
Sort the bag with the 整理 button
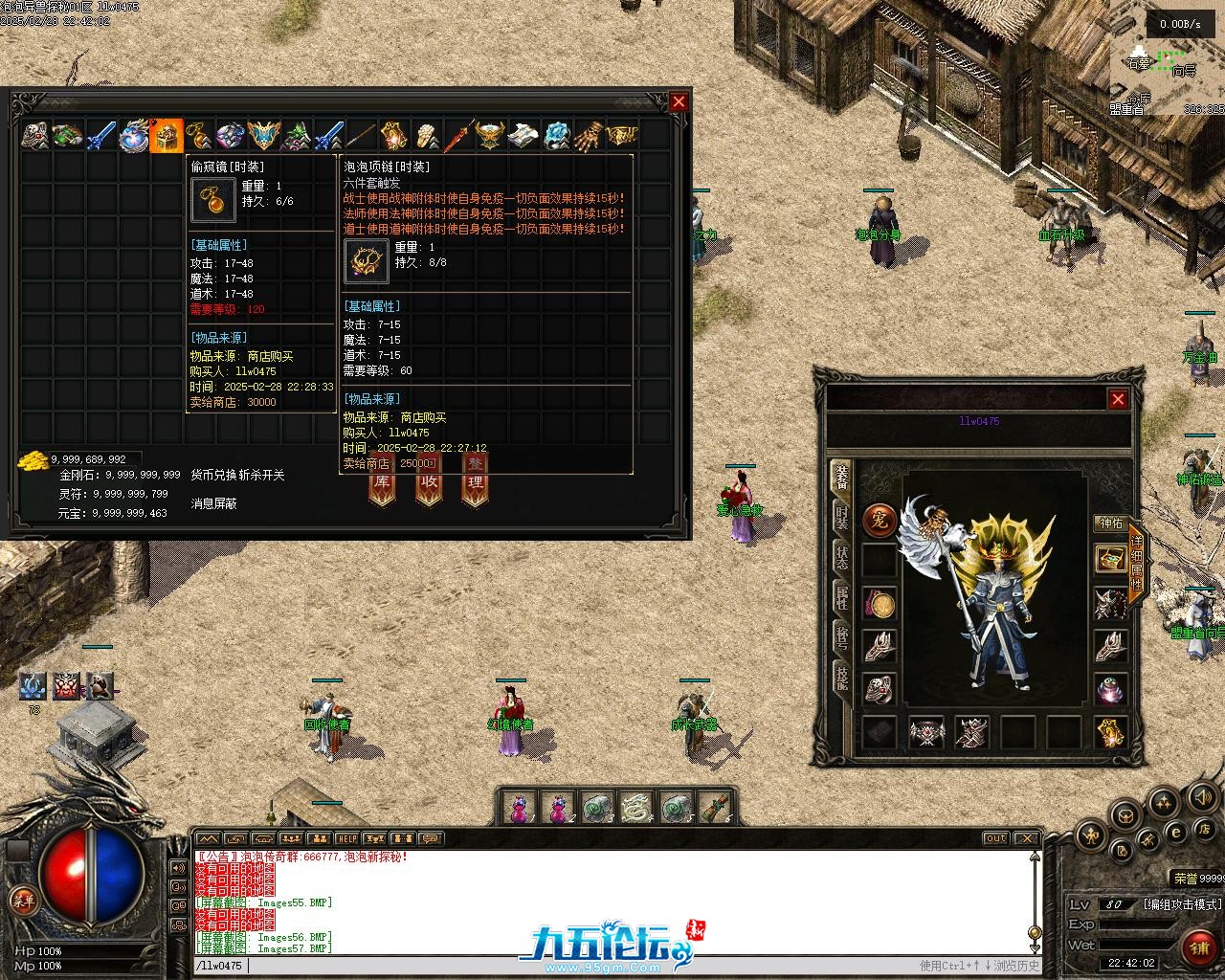[475, 481]
